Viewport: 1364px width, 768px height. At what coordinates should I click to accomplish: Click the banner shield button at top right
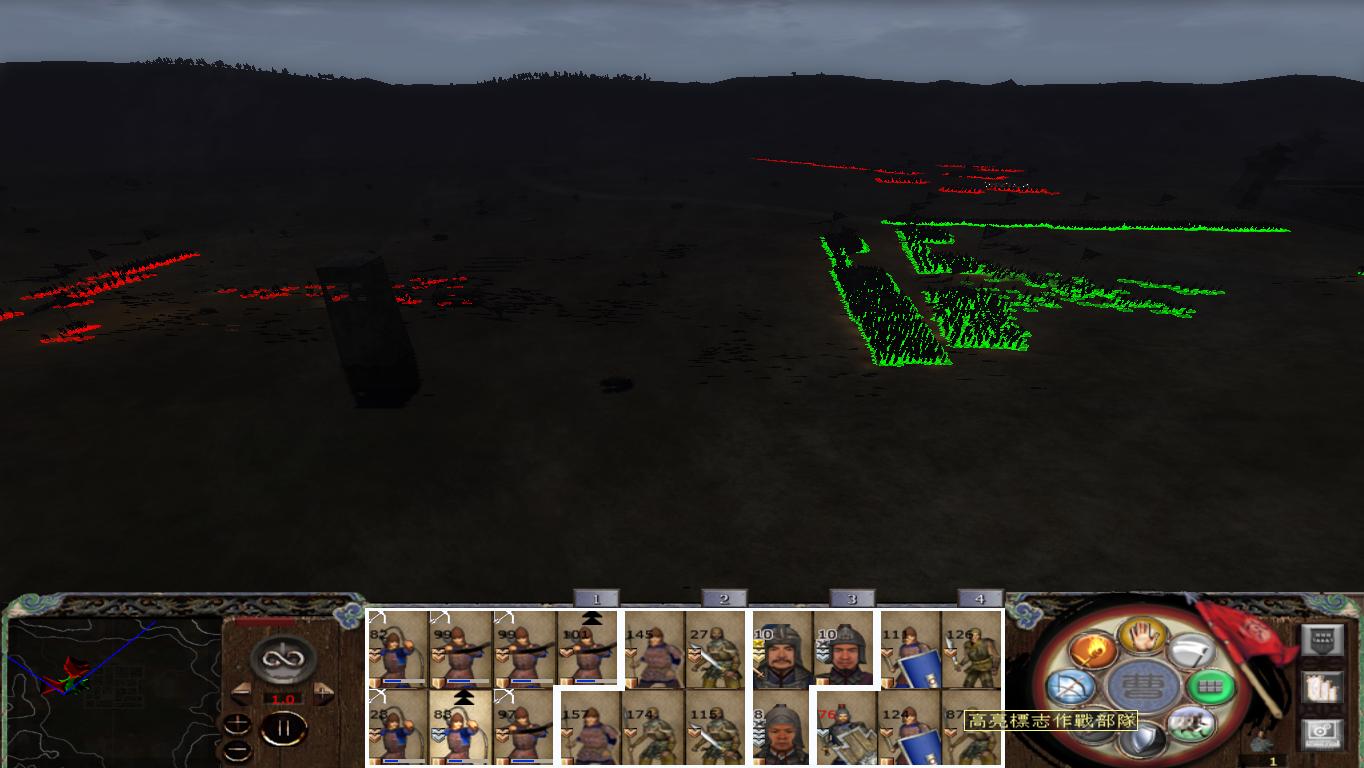pos(1320,641)
